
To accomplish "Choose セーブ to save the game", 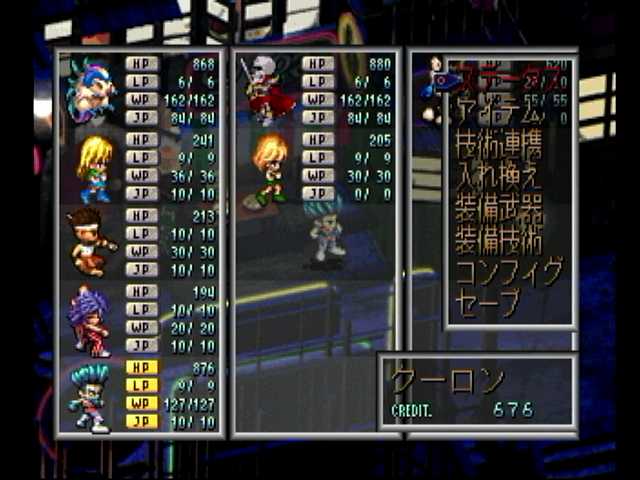I will click(x=488, y=300).
